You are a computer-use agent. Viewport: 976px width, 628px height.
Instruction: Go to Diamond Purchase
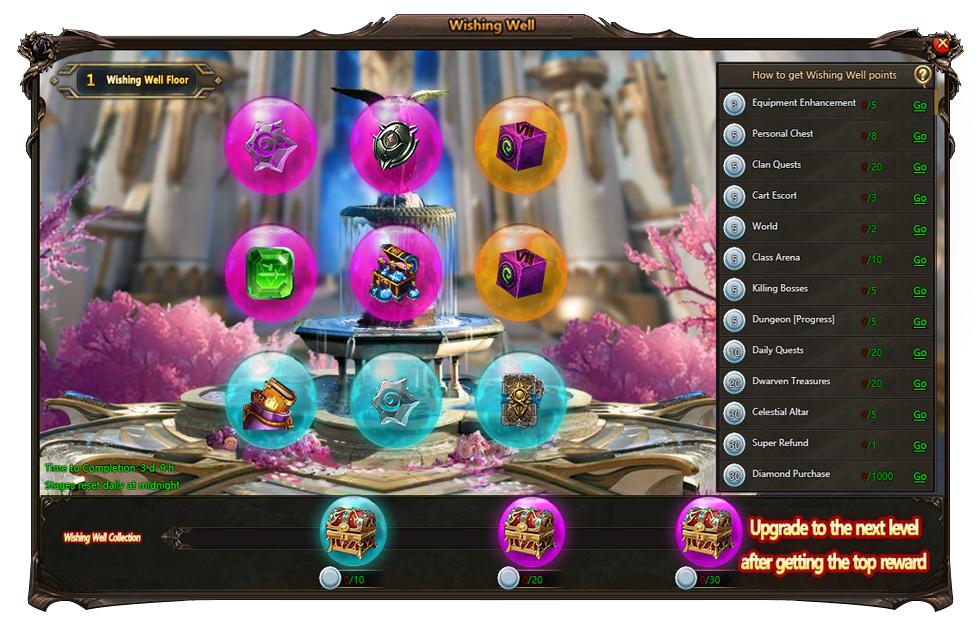tap(919, 477)
